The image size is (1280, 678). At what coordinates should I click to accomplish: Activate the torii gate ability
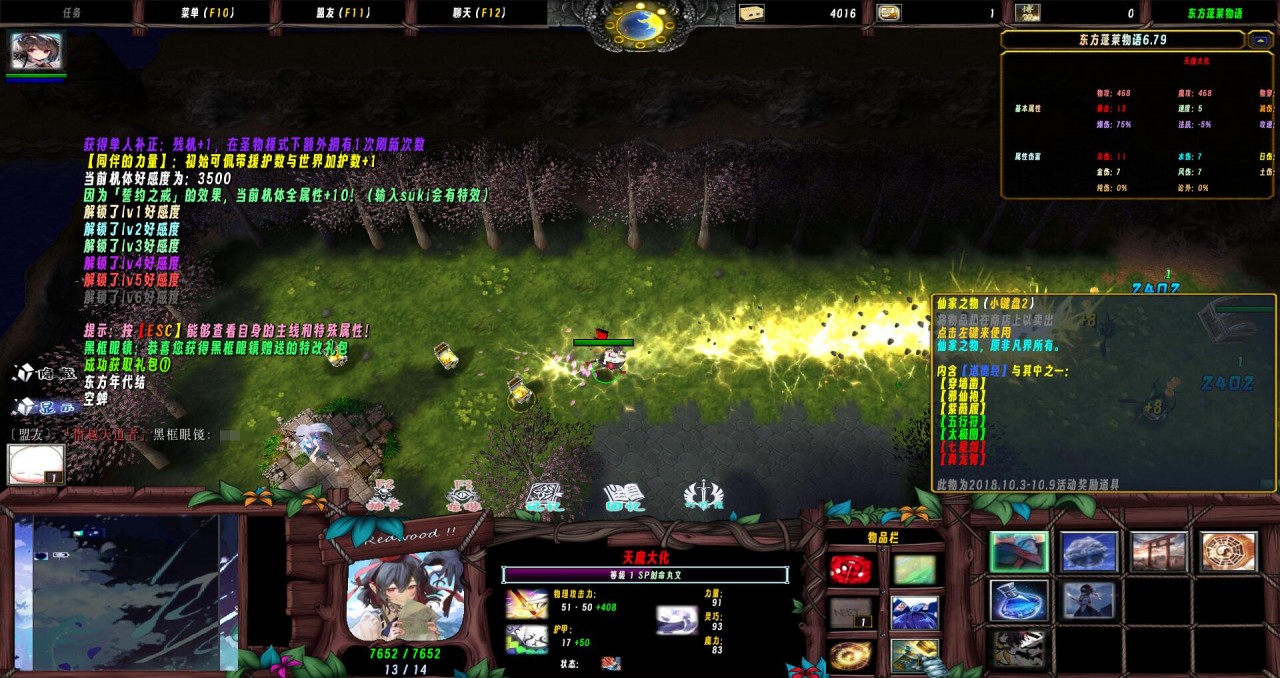(x=1158, y=552)
